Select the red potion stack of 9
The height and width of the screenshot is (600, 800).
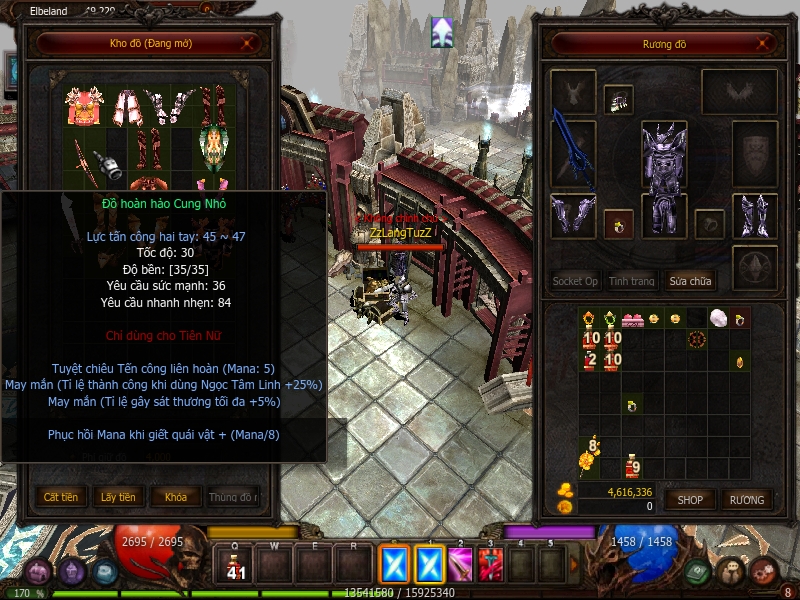632,465
